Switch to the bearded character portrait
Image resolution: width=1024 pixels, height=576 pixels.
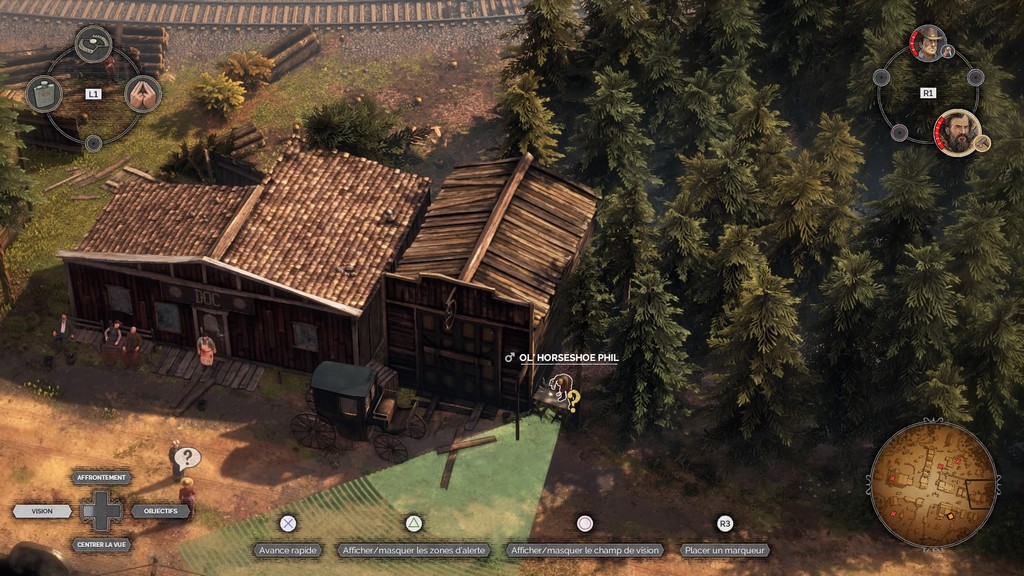coord(957,132)
